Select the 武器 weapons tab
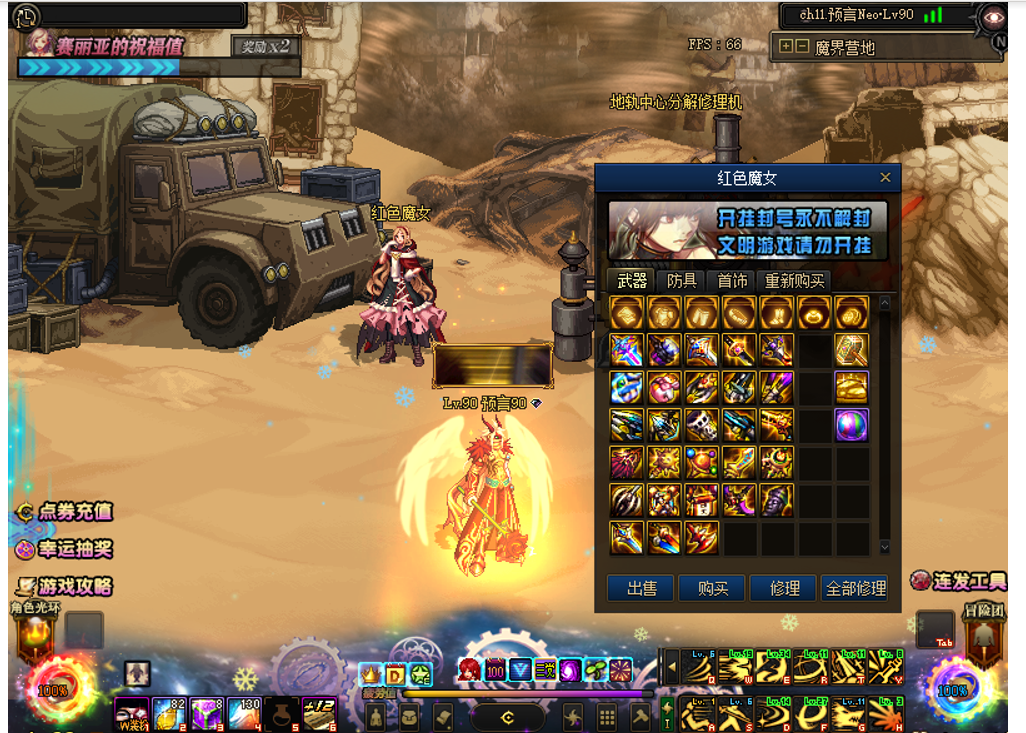The height and width of the screenshot is (733, 1026). tap(631, 281)
